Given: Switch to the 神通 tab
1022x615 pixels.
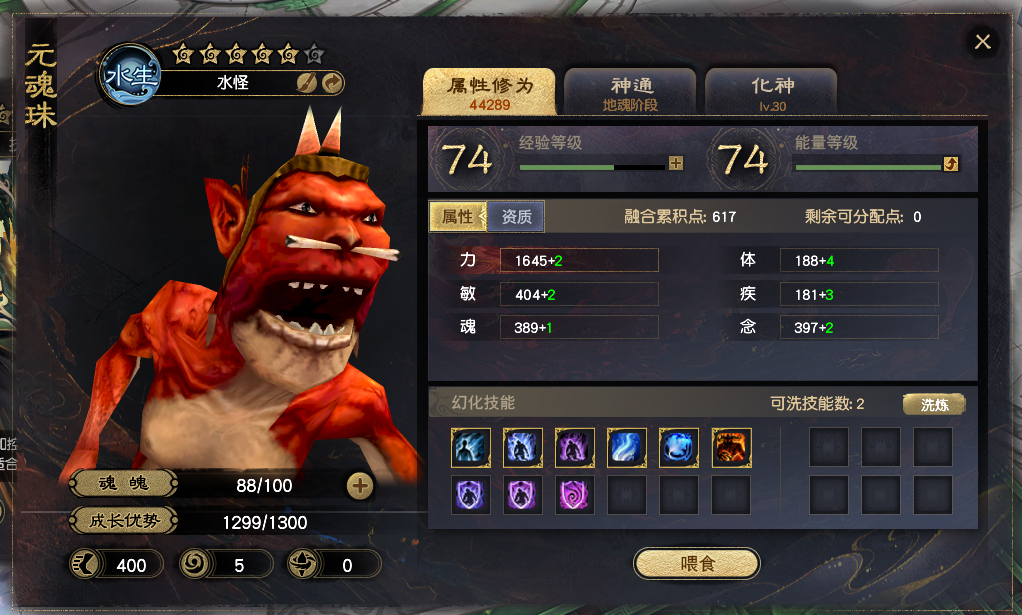Looking at the screenshot, I should pos(630,93).
